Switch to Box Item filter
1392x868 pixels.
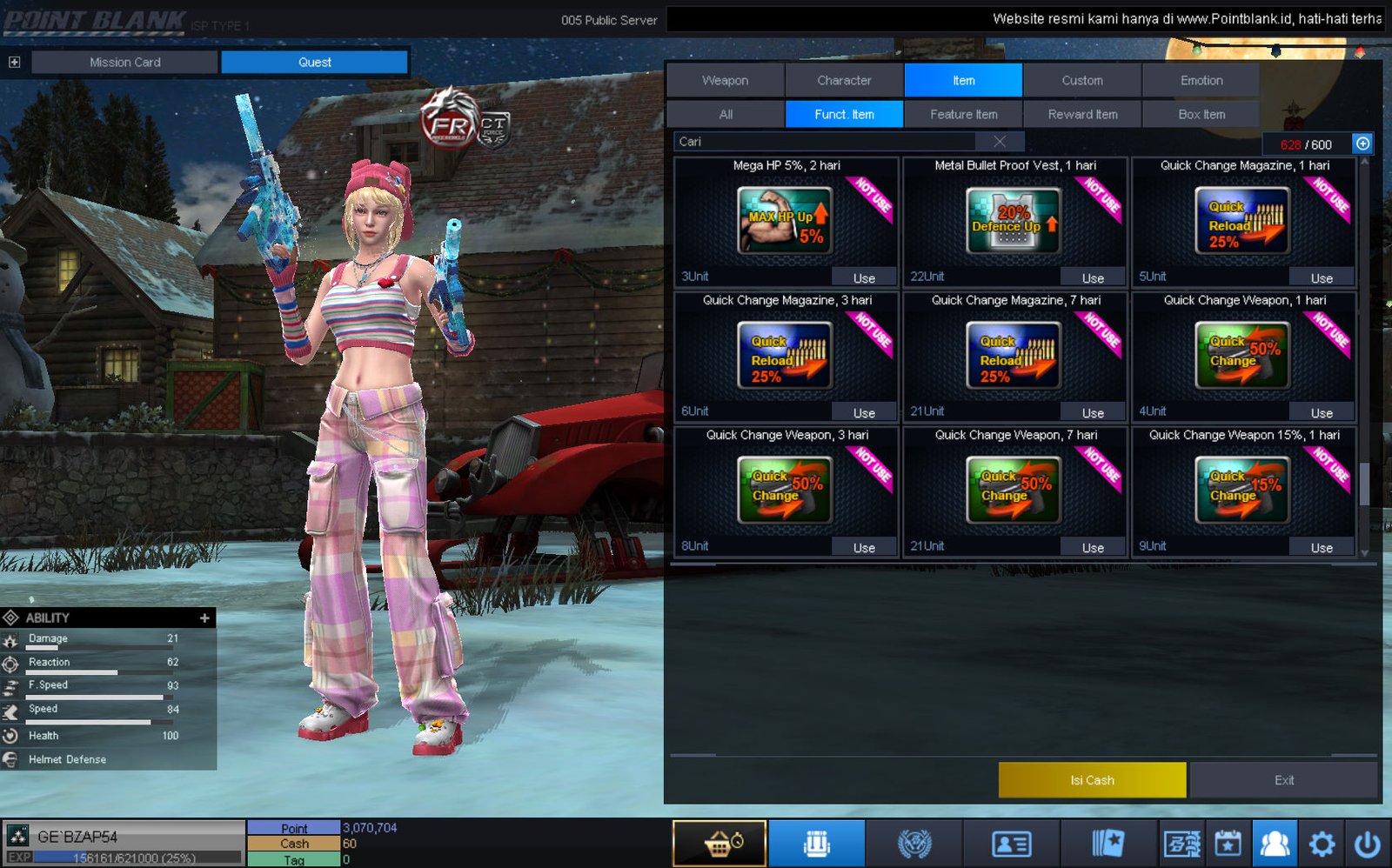pyautogui.click(x=1201, y=114)
